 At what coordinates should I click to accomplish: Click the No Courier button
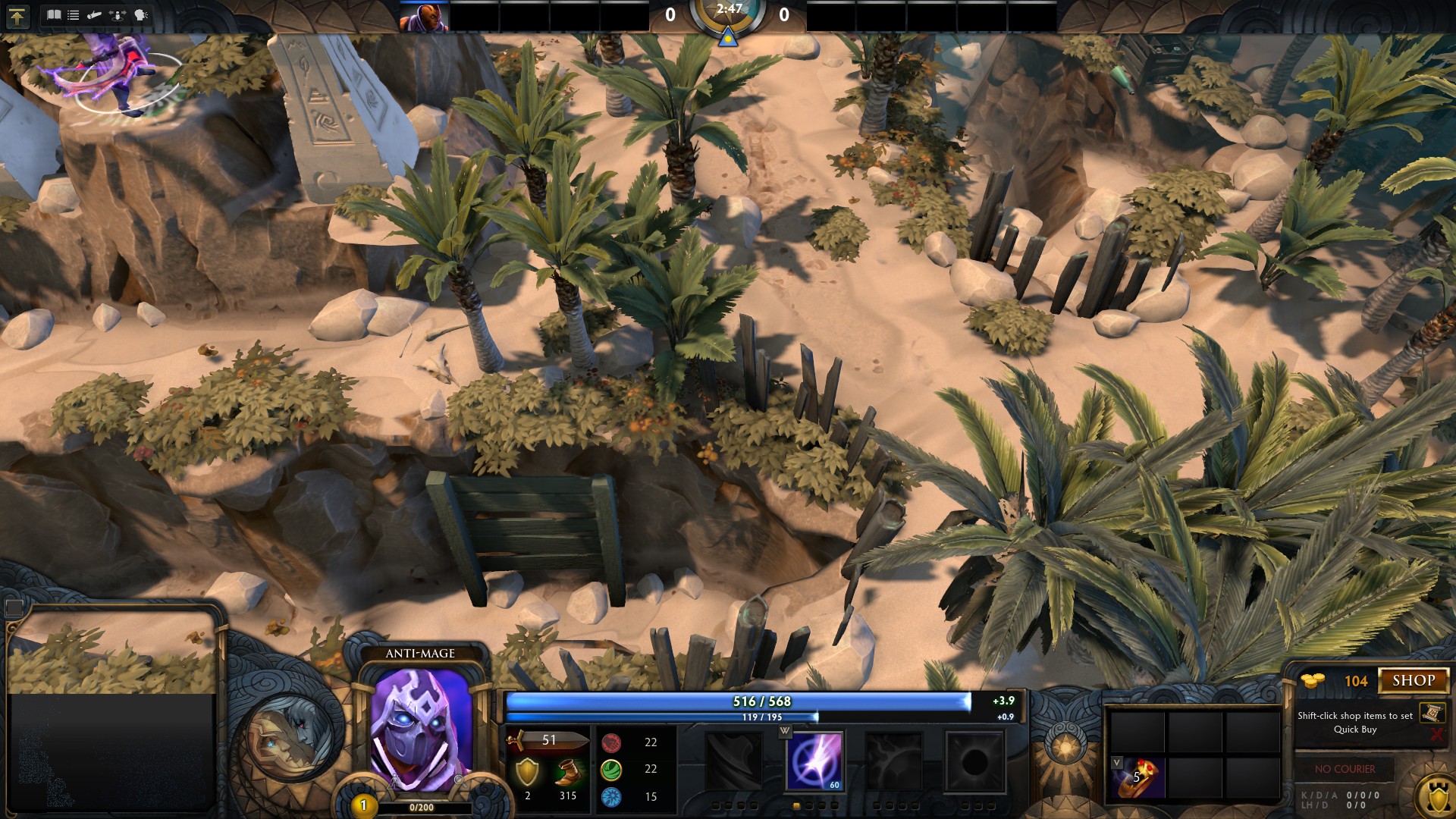(x=1345, y=769)
